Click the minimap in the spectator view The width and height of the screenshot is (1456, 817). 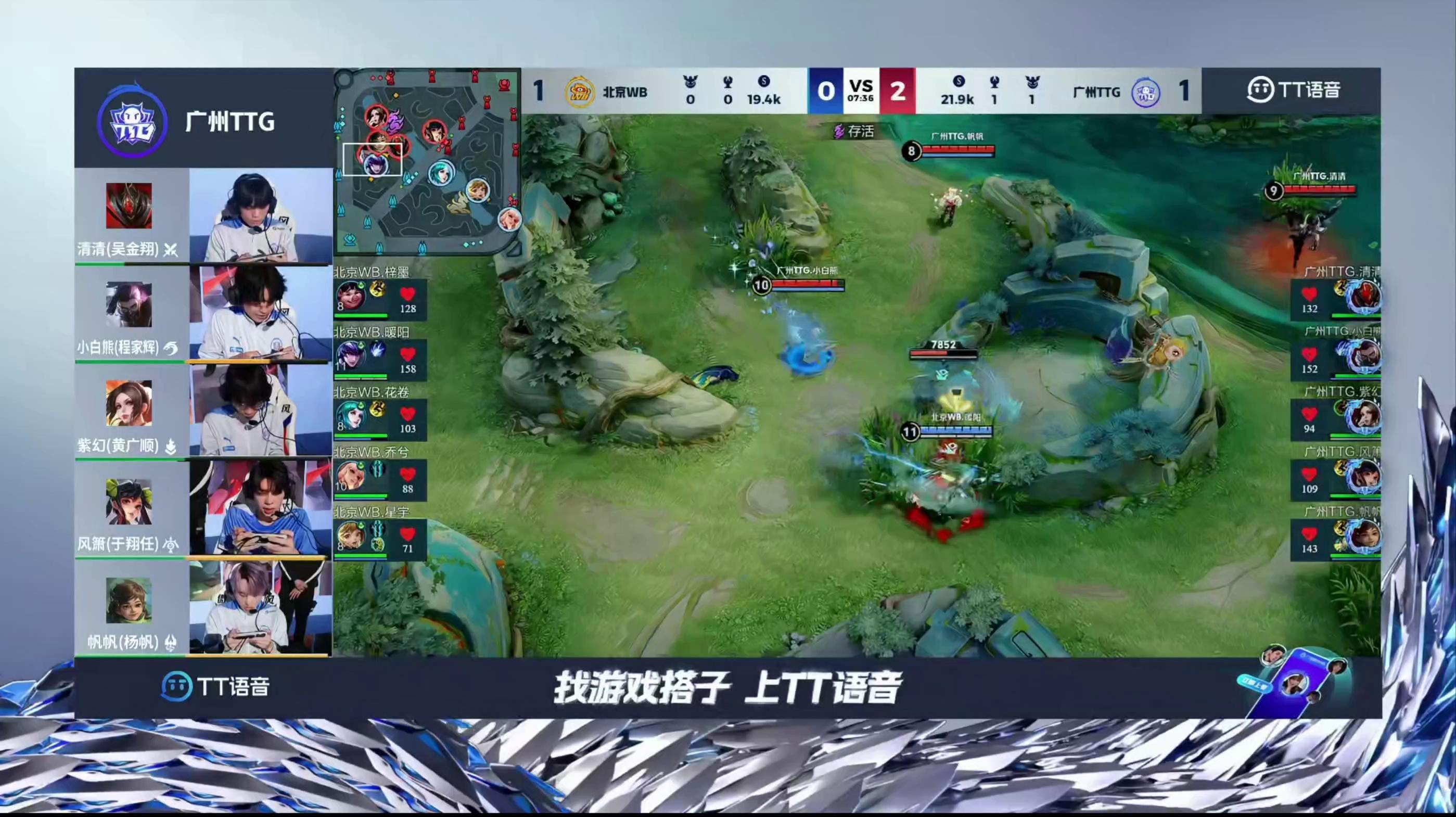tap(427, 162)
